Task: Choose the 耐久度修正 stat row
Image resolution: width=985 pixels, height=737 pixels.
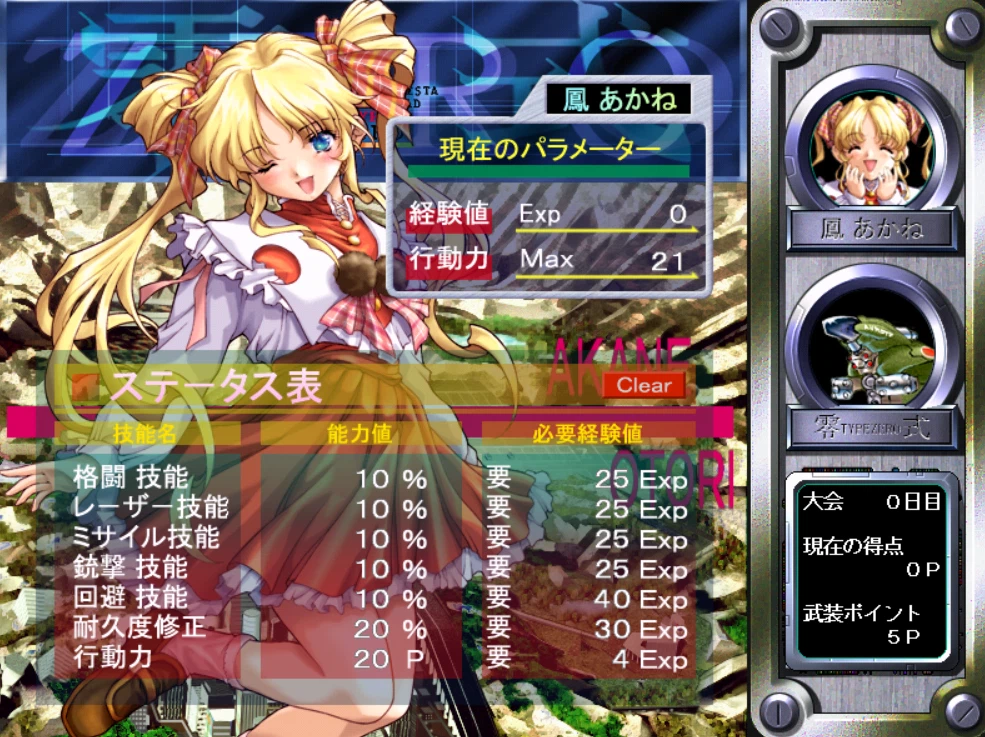Action: coord(138,628)
